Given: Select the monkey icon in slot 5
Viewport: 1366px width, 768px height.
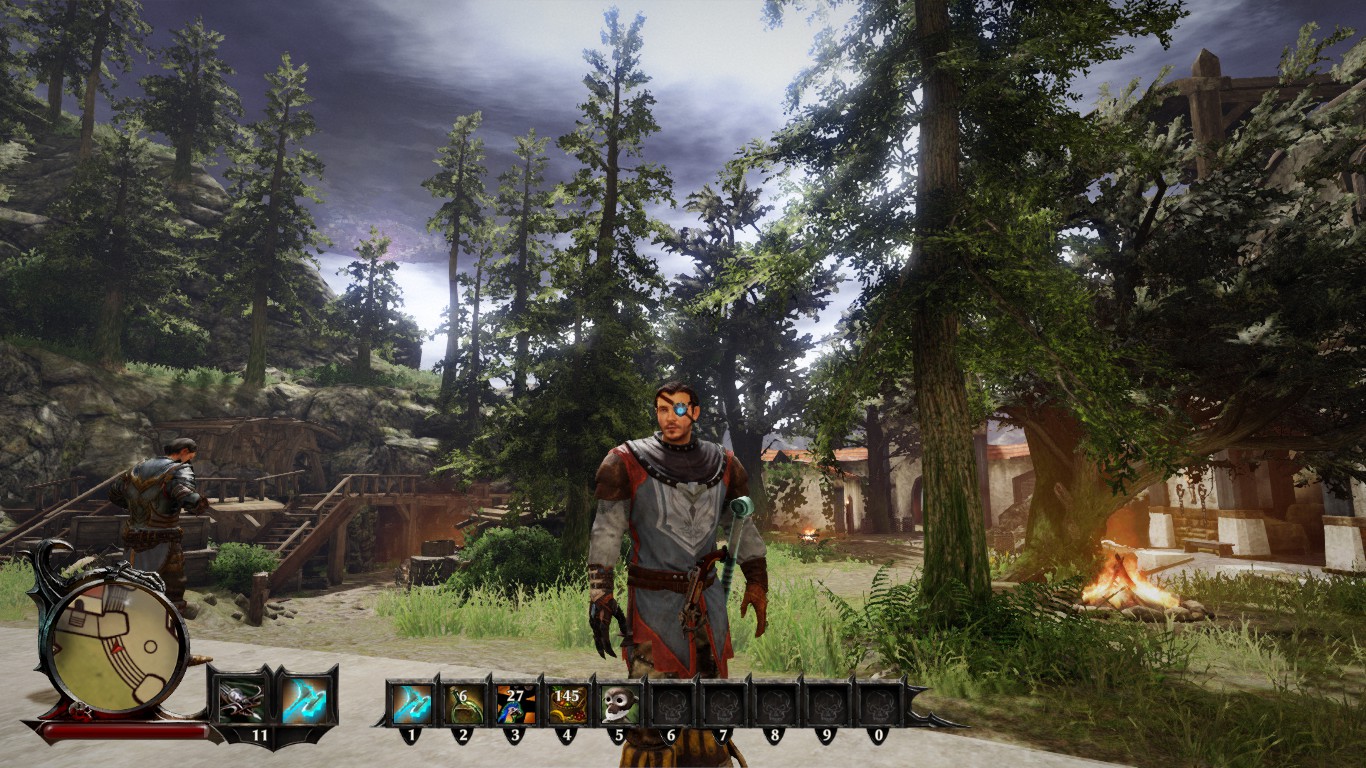Looking at the screenshot, I should [x=619, y=704].
